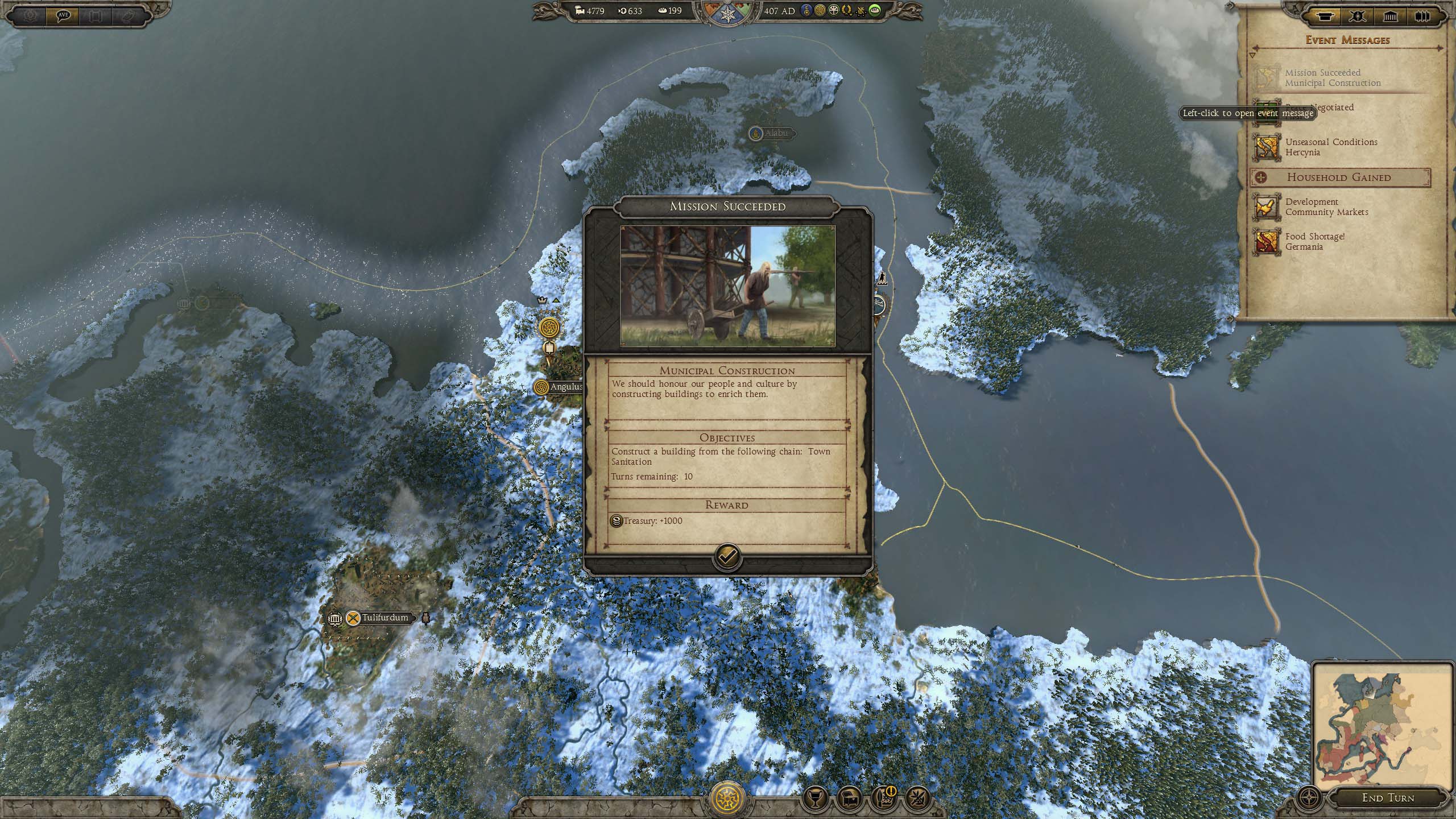Image resolution: width=1456 pixels, height=819 pixels.
Task: End the current turn
Action: click(x=1388, y=798)
